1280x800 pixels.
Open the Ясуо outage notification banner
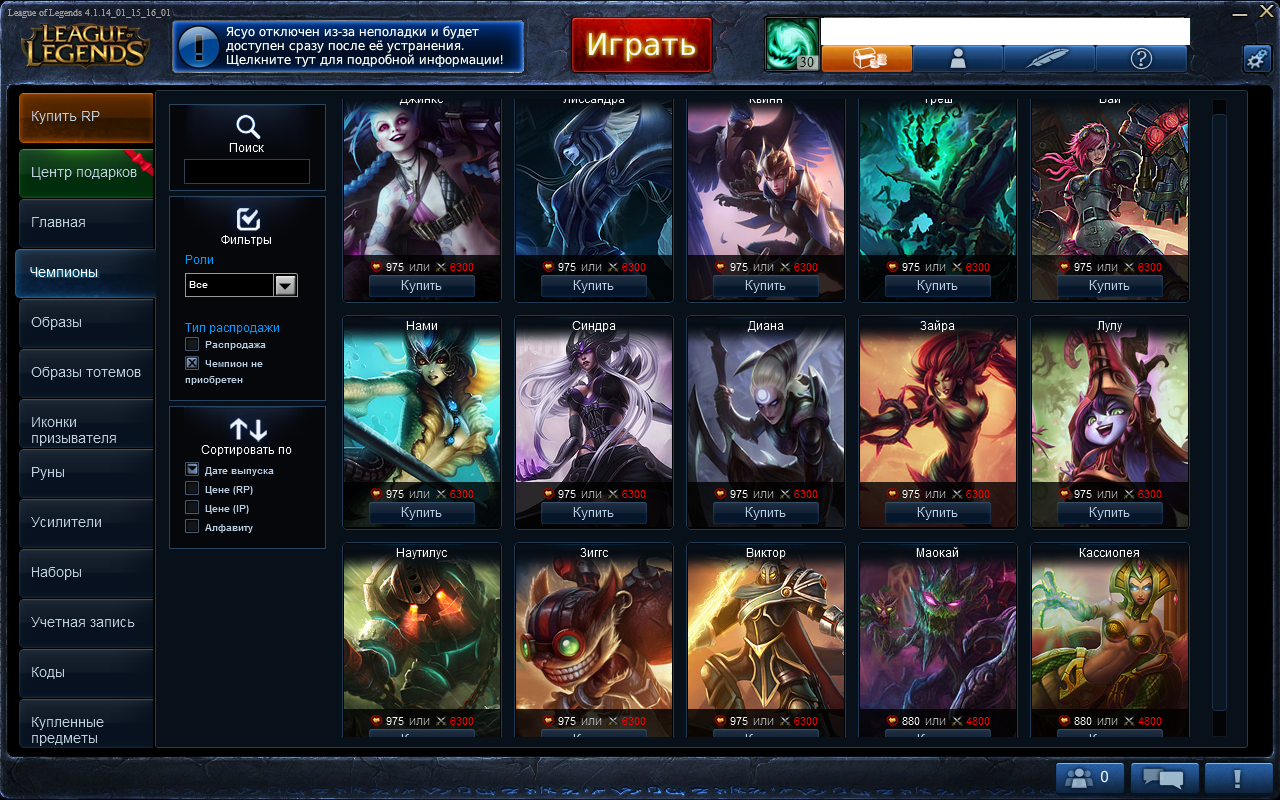[347, 46]
